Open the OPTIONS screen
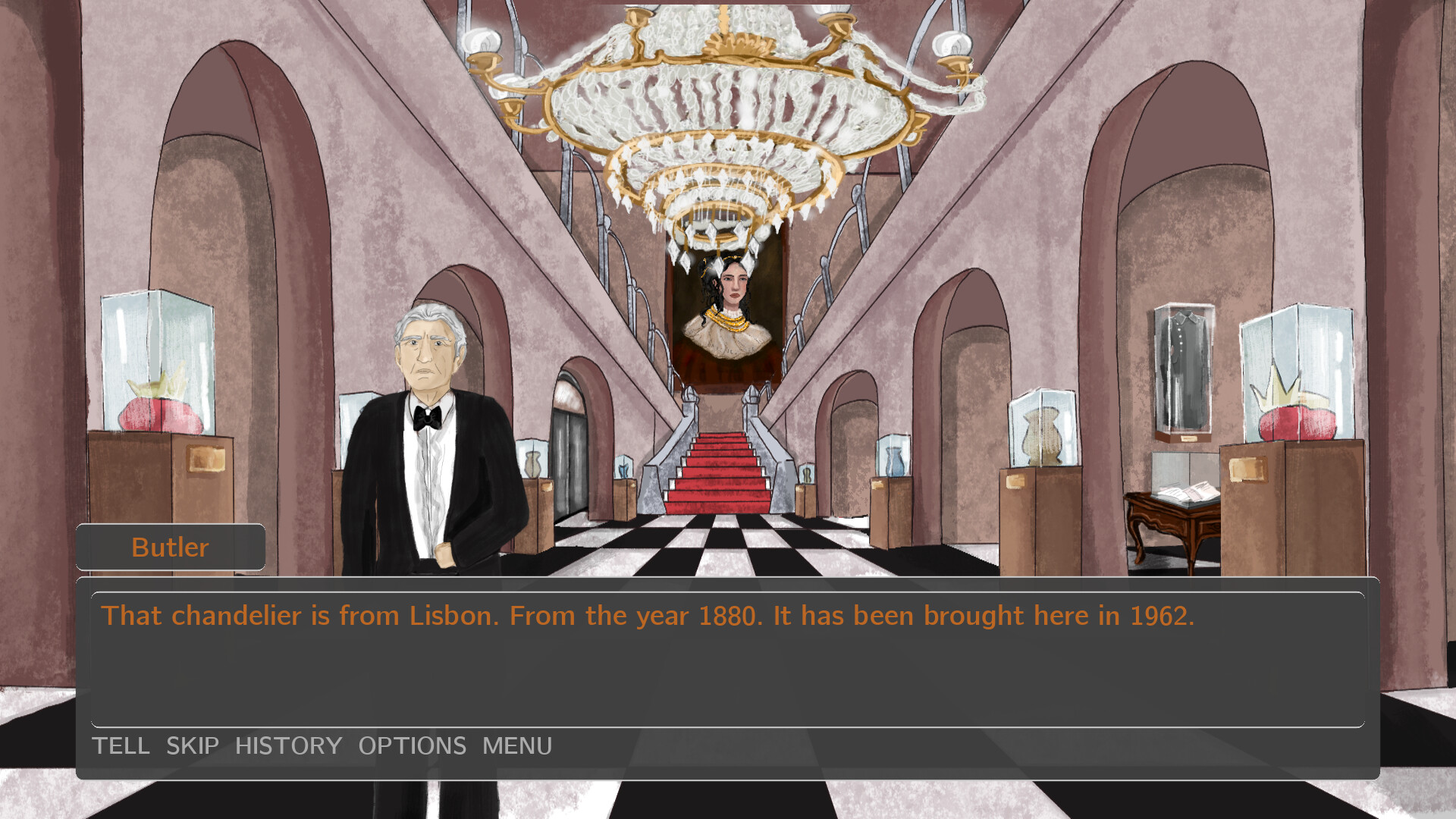 [x=413, y=745]
